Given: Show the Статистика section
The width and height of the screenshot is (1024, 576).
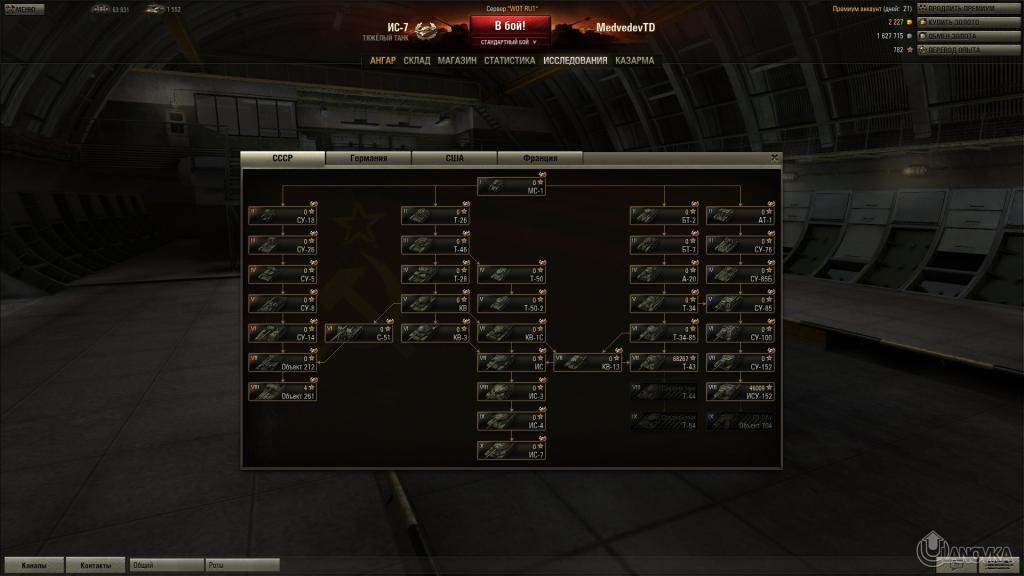Looking at the screenshot, I should pos(510,60).
